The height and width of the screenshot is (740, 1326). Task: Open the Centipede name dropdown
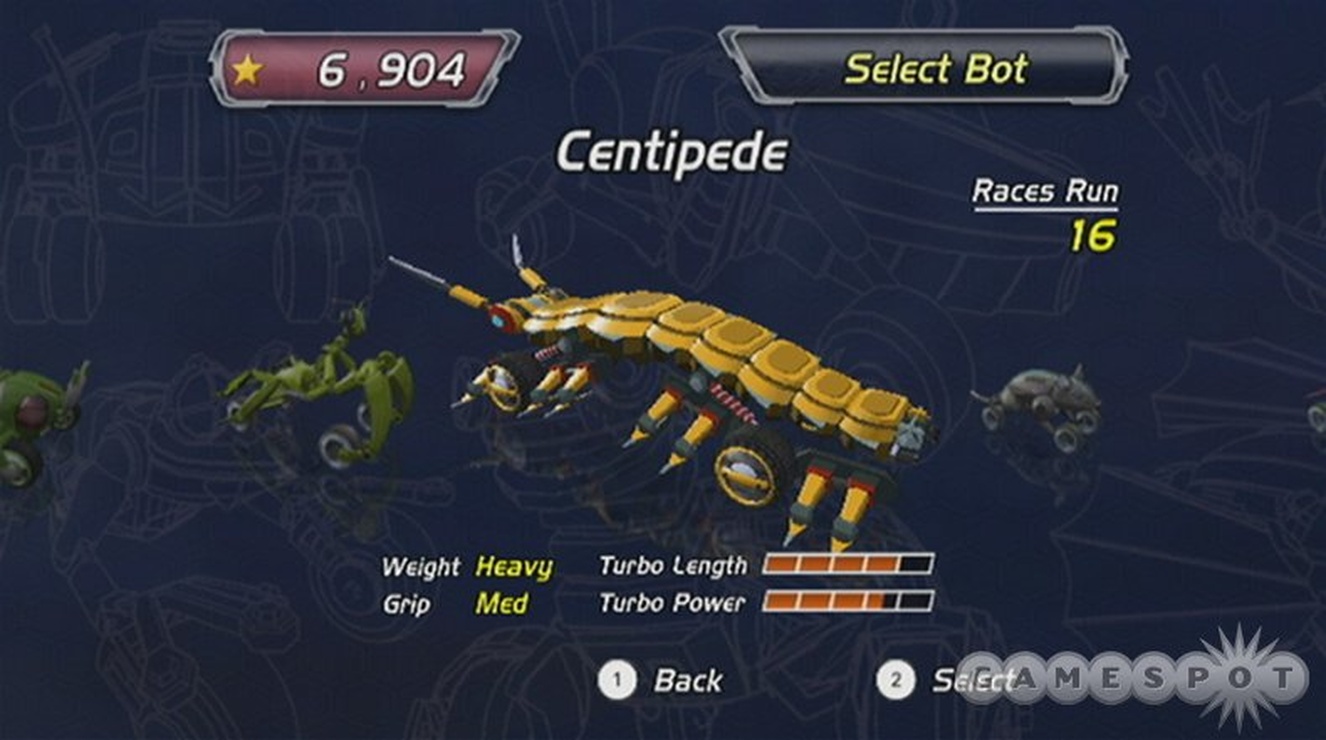(x=673, y=149)
